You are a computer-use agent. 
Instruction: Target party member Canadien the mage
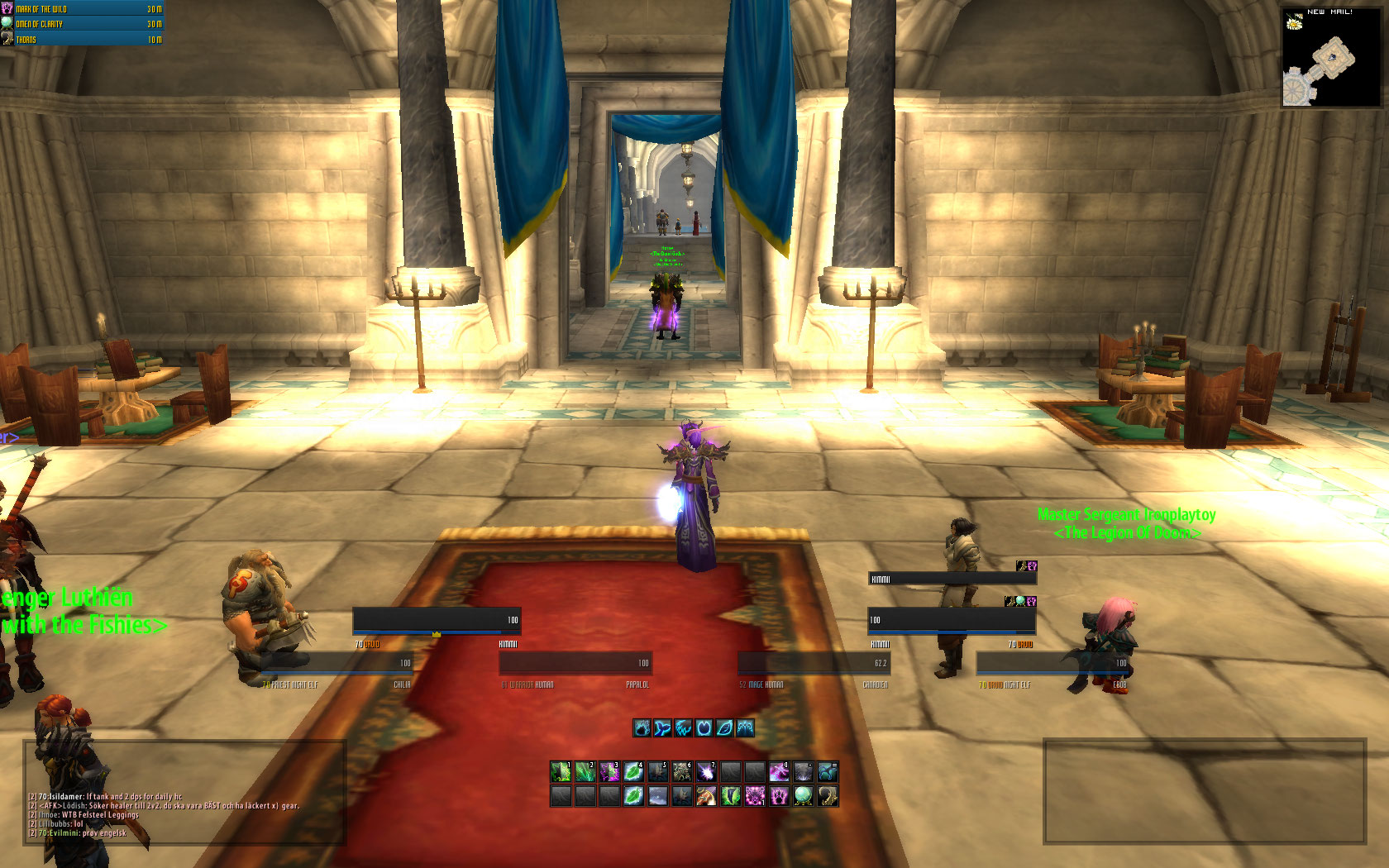coord(814,663)
